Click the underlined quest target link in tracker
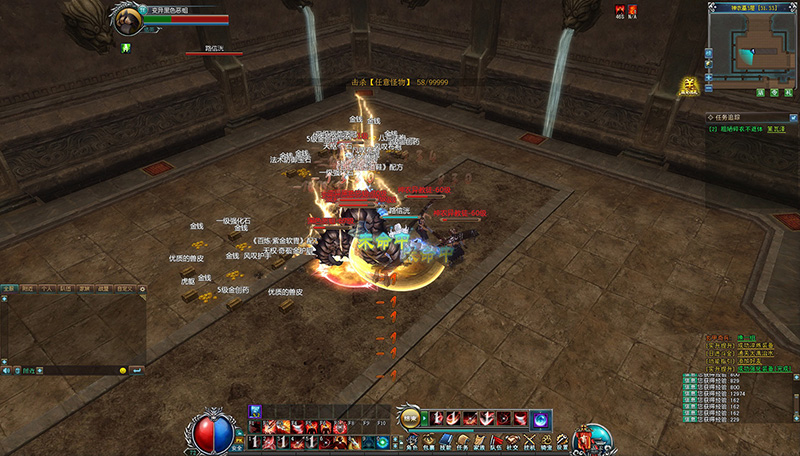Viewport: 800px width, 456px height. click(775, 129)
